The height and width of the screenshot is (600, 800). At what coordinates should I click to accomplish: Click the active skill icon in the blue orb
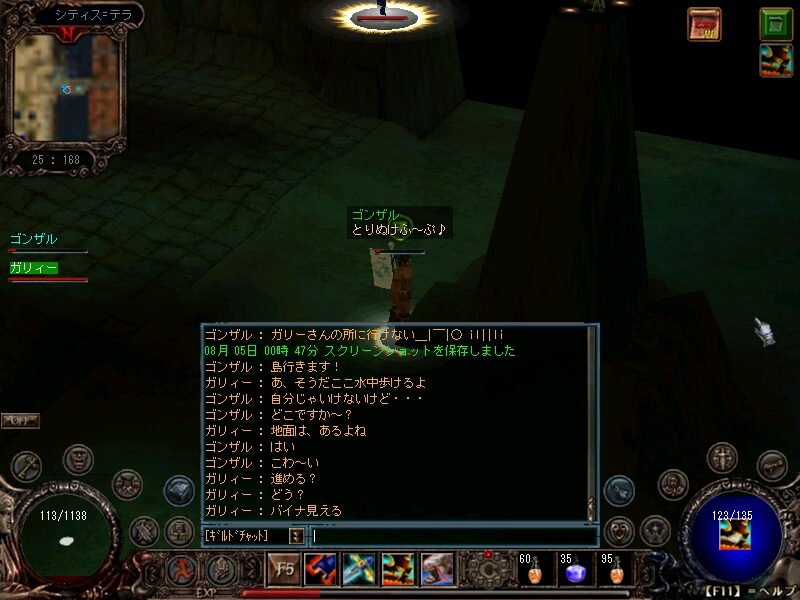click(734, 535)
